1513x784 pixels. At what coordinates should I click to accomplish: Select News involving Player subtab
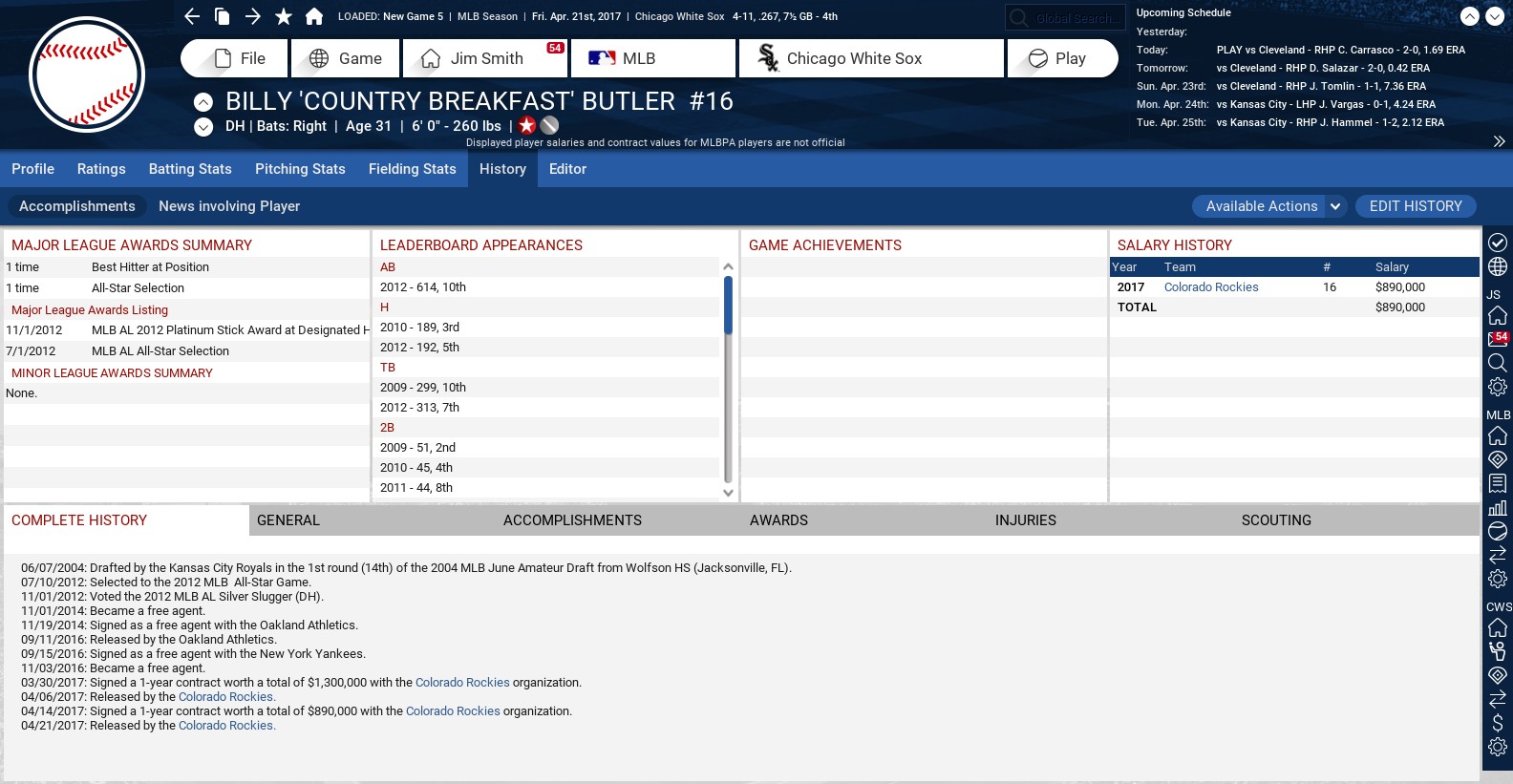[x=229, y=206]
